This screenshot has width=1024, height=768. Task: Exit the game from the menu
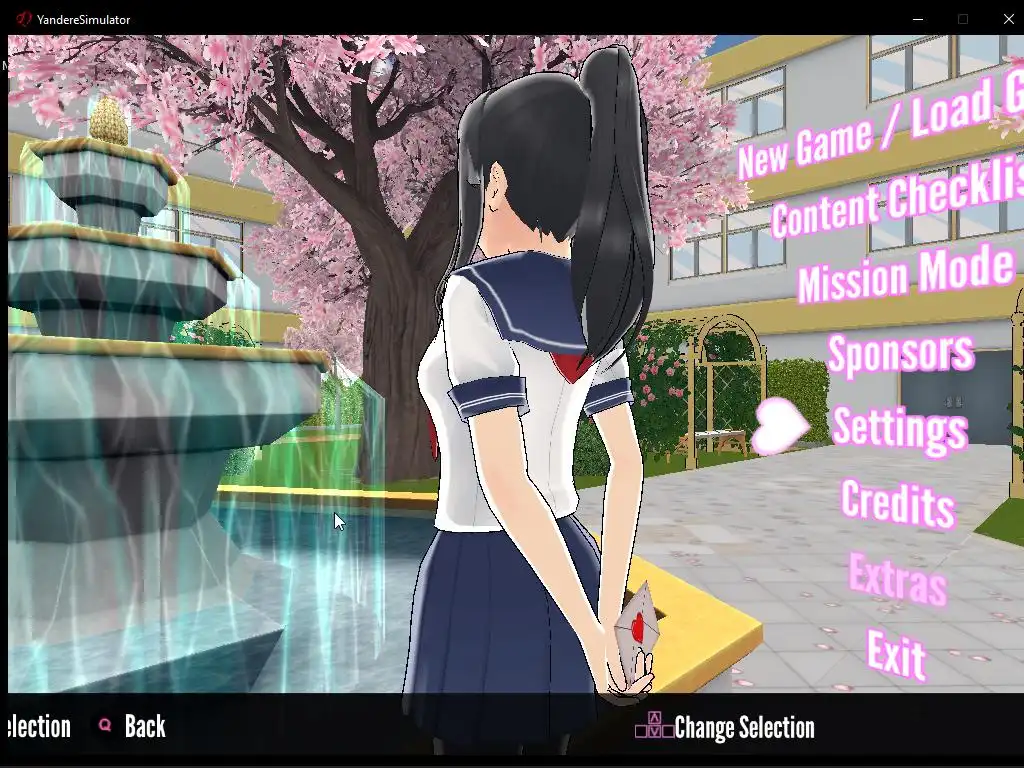click(x=896, y=653)
